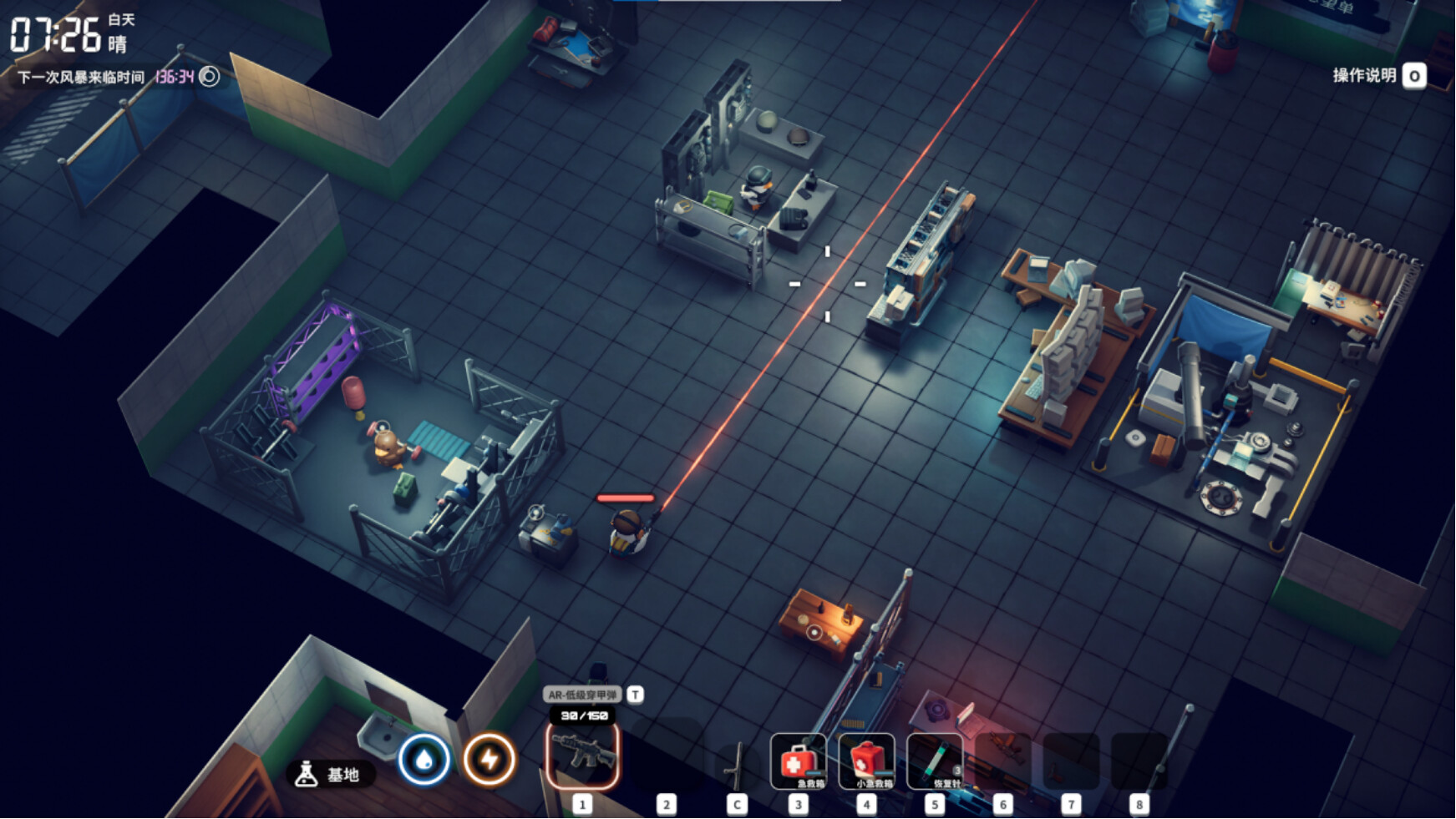
Task: Use the 急救箱 first aid kit slot
Action: click(x=798, y=761)
